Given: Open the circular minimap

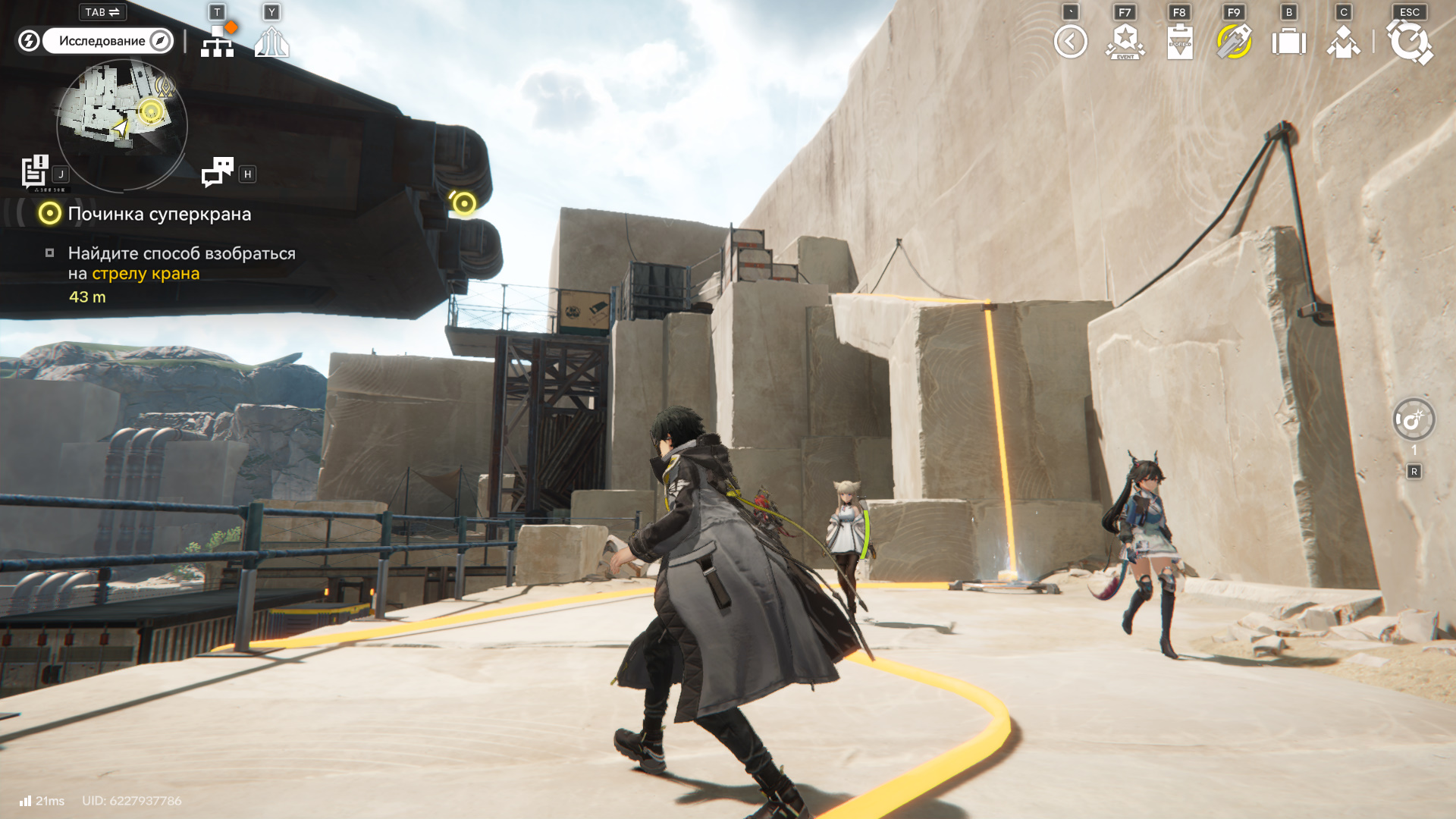Looking at the screenshot, I should click(121, 125).
